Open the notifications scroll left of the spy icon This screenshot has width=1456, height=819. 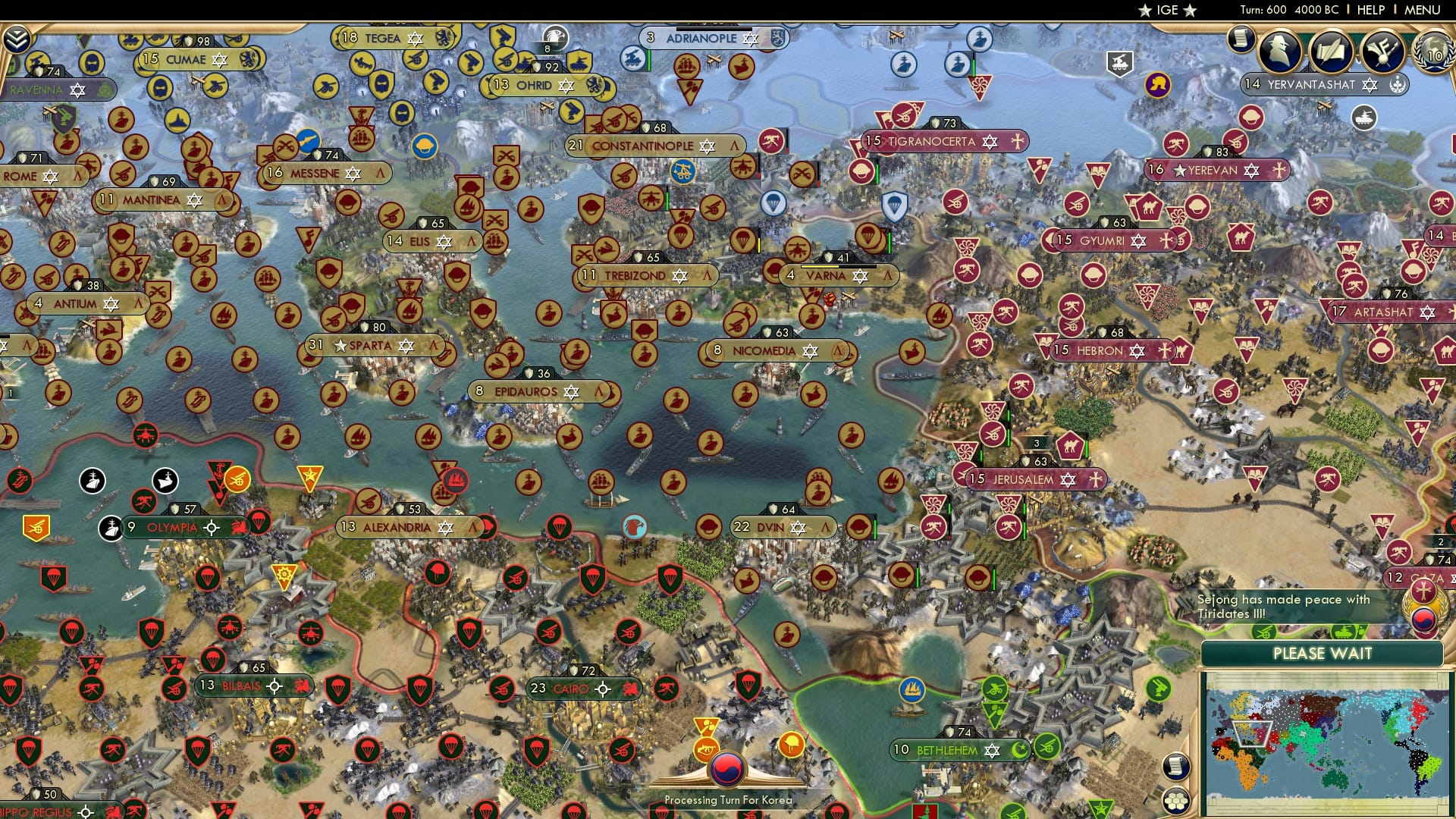1241,39
